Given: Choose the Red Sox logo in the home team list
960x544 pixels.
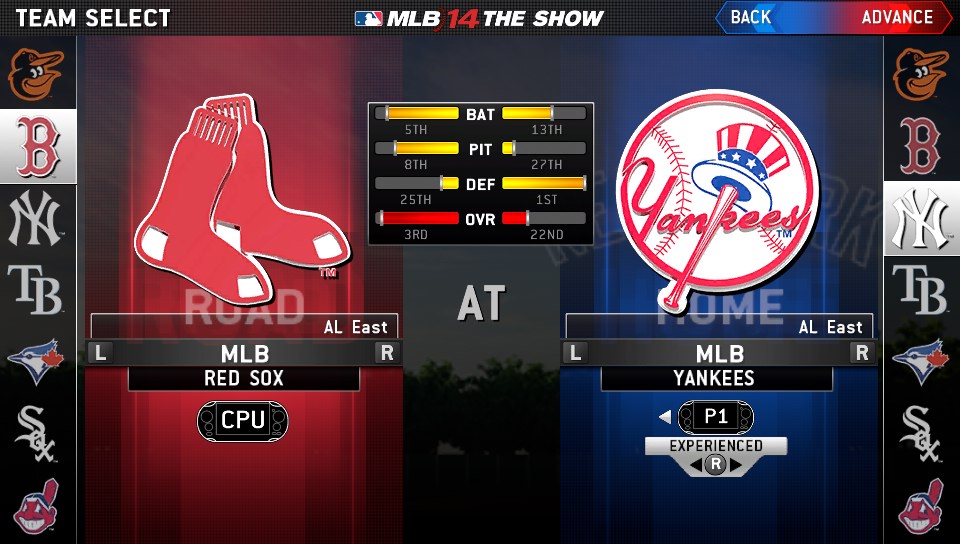Looking at the screenshot, I should point(921,146).
